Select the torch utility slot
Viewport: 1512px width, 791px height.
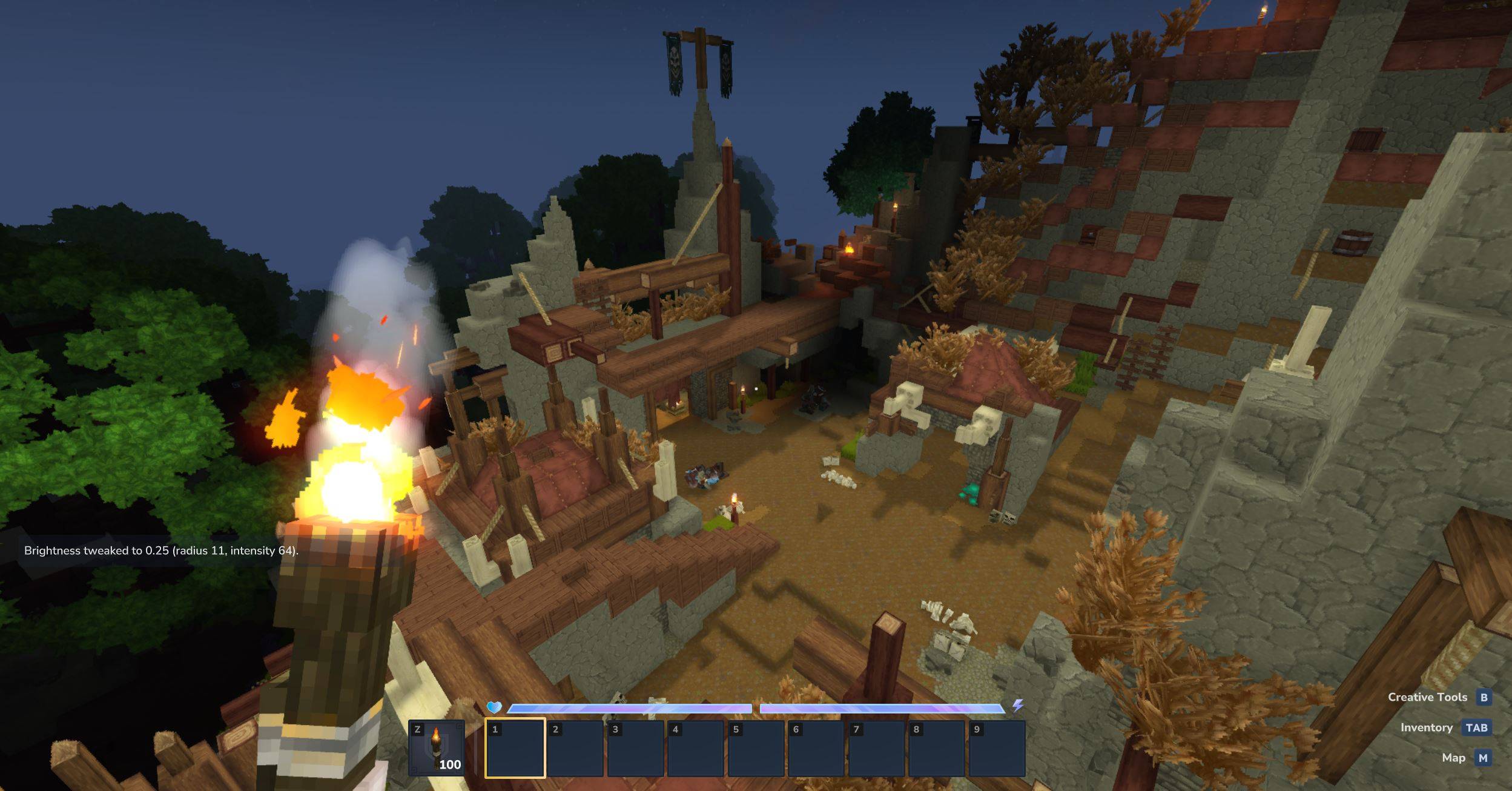point(436,748)
